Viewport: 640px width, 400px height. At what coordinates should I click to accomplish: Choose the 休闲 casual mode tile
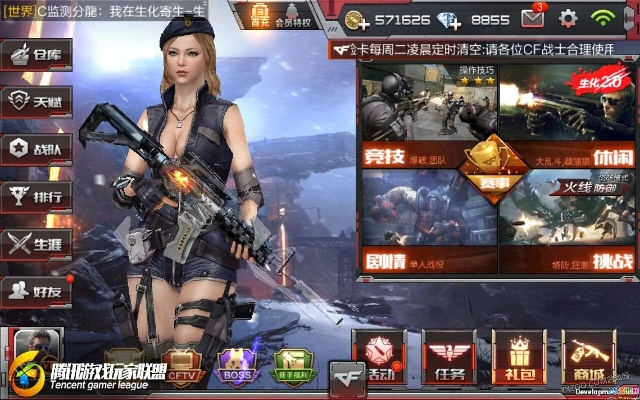565,115
